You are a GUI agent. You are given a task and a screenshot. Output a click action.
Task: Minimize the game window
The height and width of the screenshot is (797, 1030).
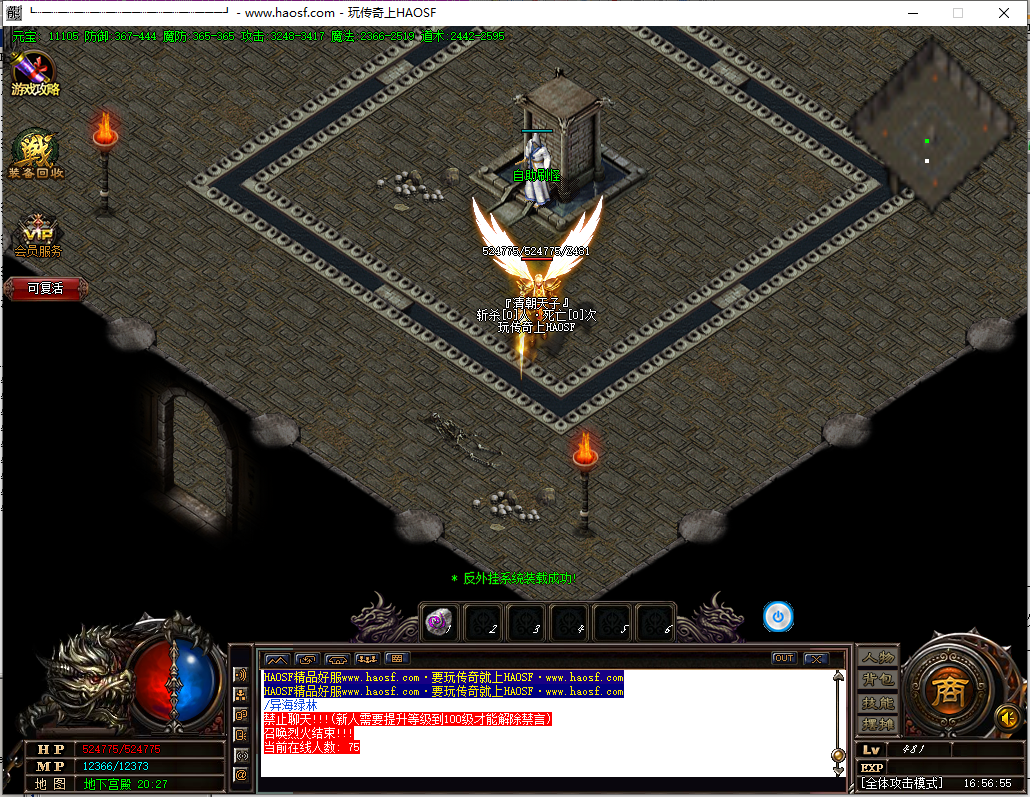[x=912, y=13]
